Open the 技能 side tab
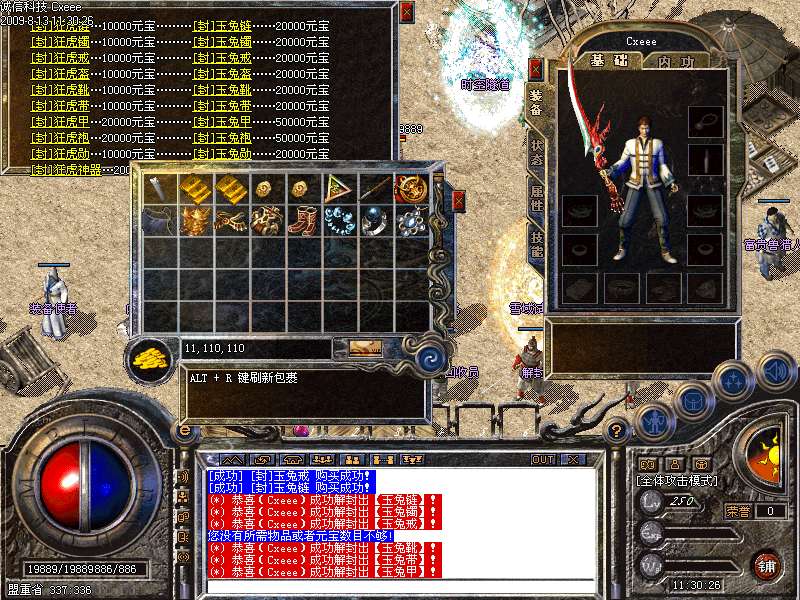The width and height of the screenshot is (800, 600). (x=537, y=246)
